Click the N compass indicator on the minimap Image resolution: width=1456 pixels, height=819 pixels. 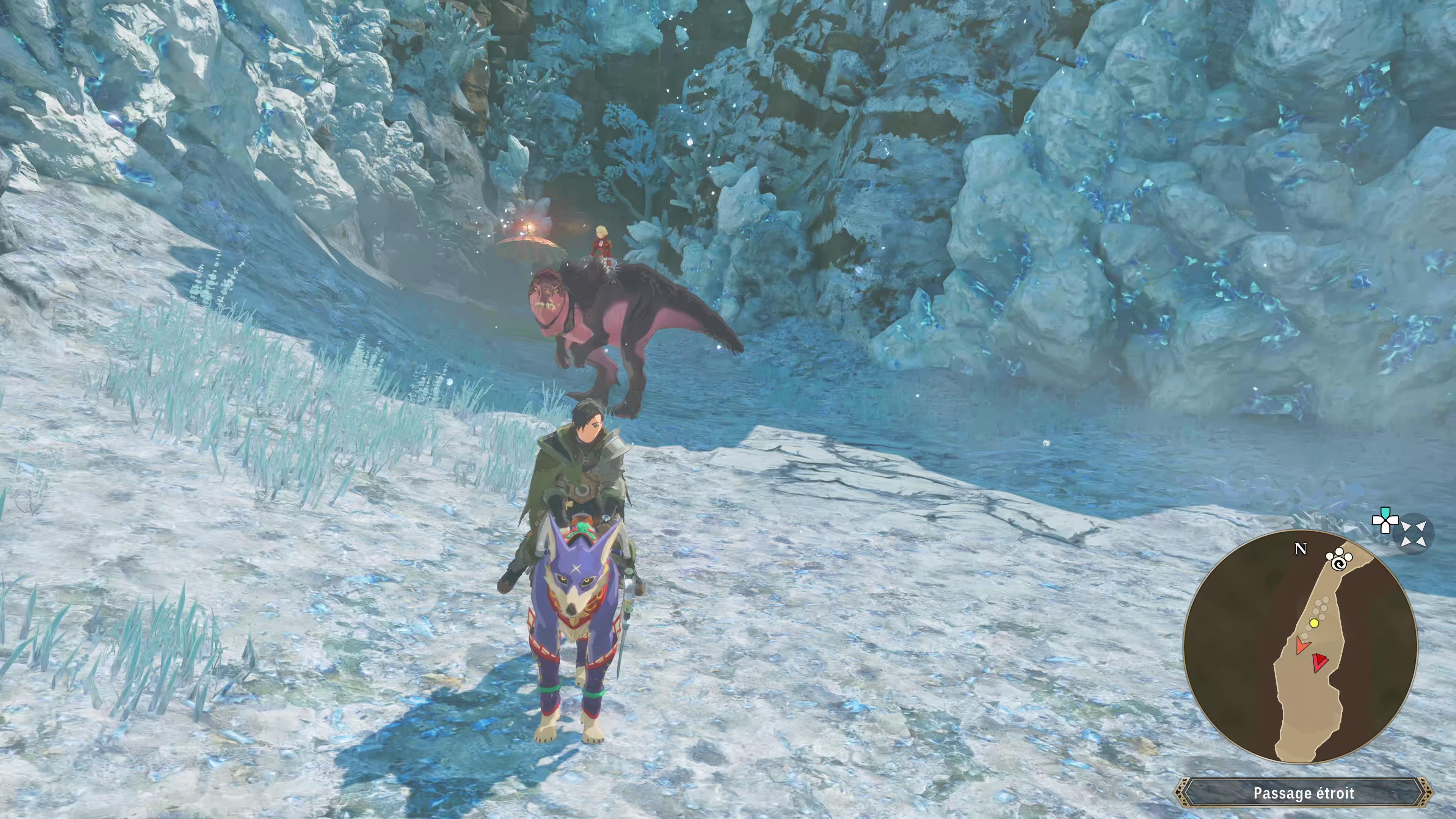(1301, 548)
